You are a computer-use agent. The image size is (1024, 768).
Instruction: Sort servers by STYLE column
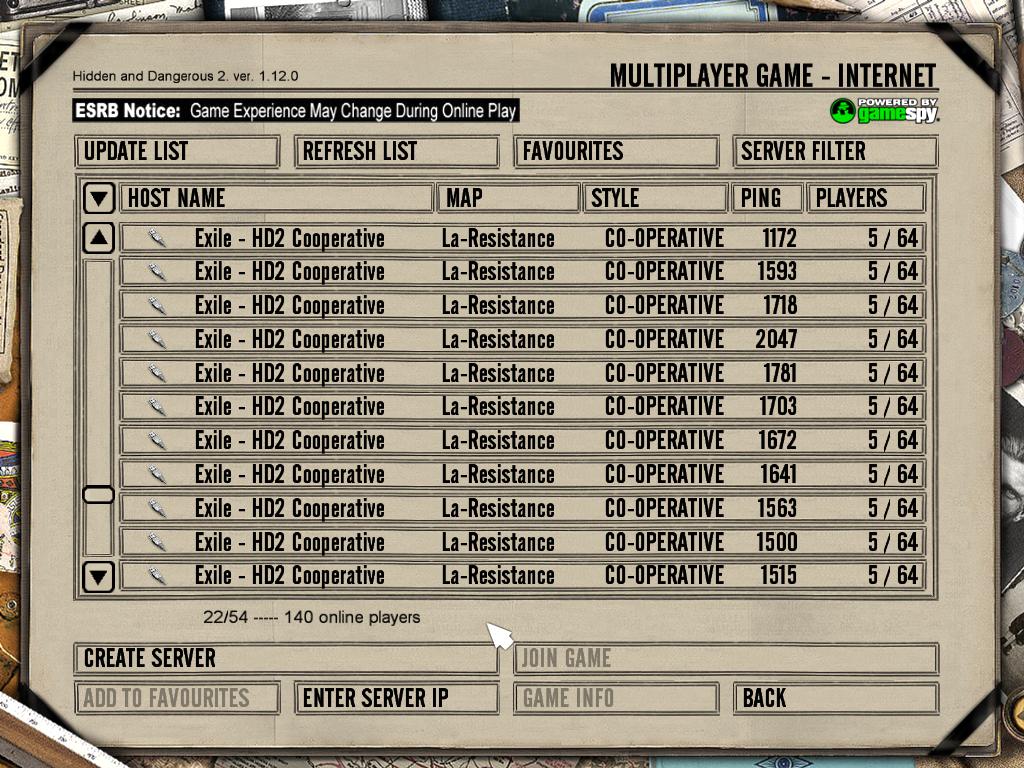click(655, 198)
